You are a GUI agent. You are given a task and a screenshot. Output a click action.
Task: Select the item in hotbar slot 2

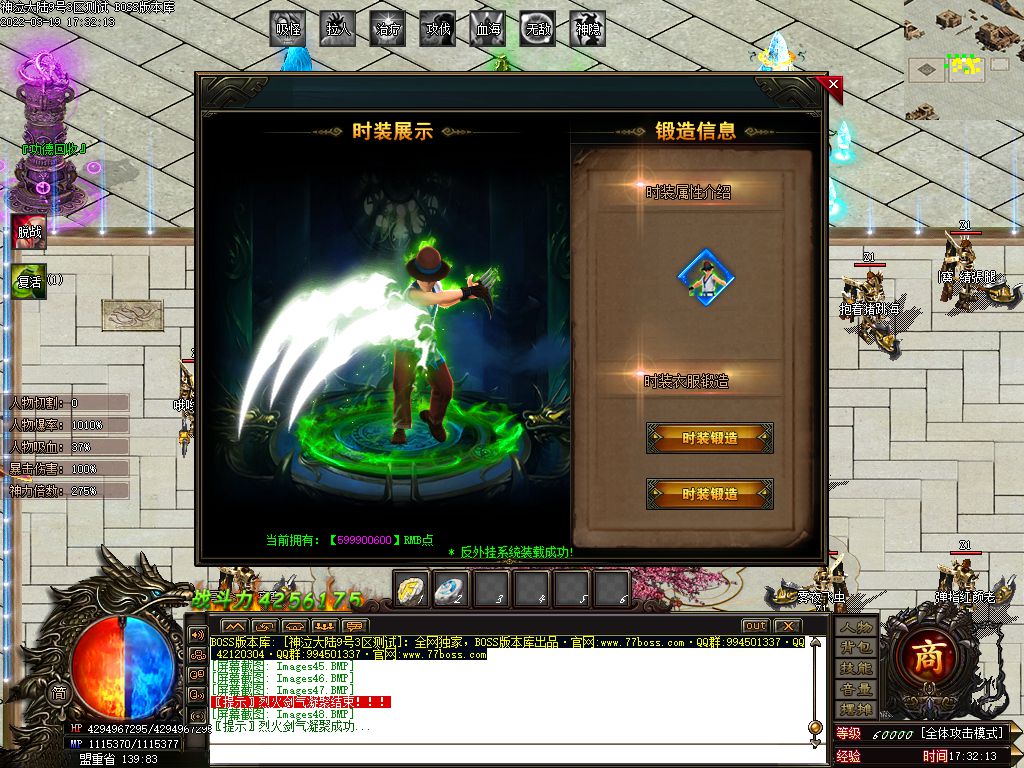(x=451, y=589)
